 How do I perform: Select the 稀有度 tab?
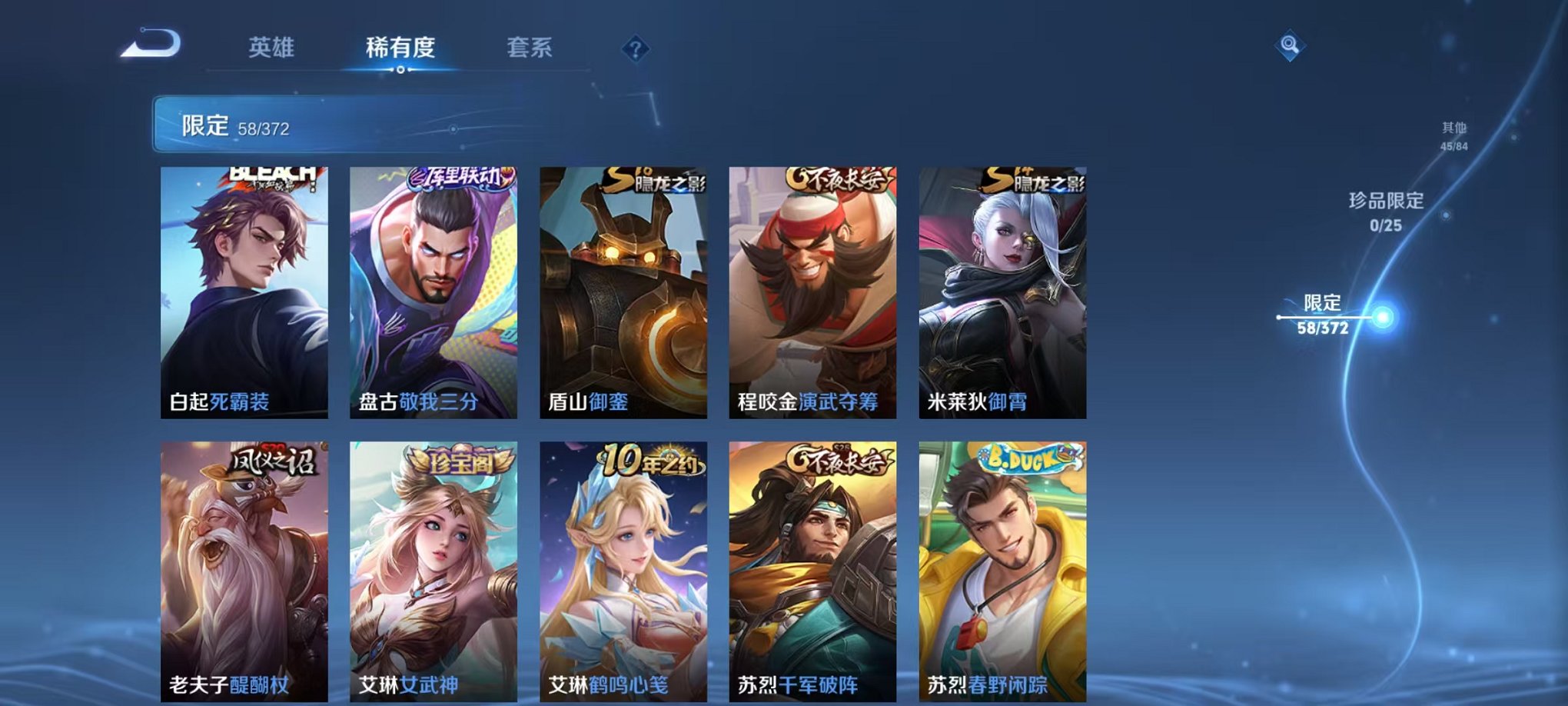pyautogui.click(x=399, y=48)
